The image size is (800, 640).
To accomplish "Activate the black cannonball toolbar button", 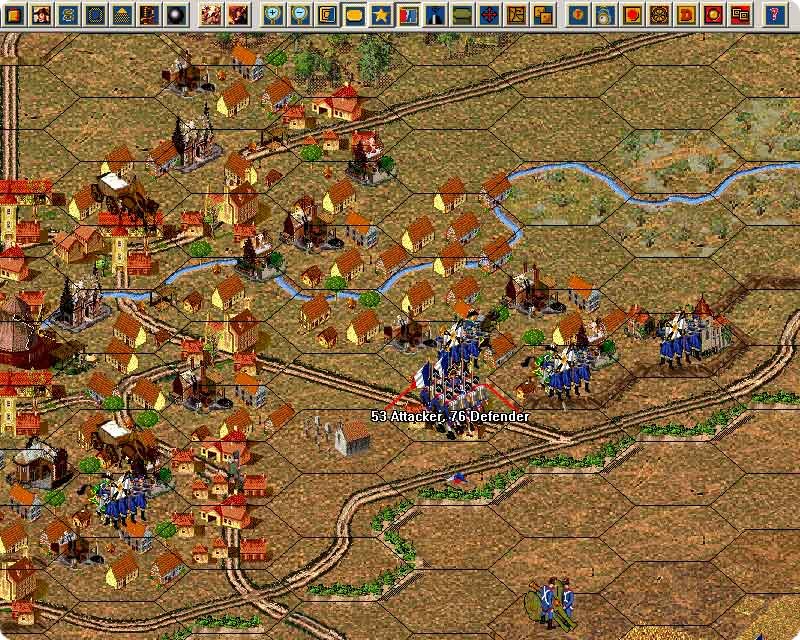I will click(x=176, y=14).
